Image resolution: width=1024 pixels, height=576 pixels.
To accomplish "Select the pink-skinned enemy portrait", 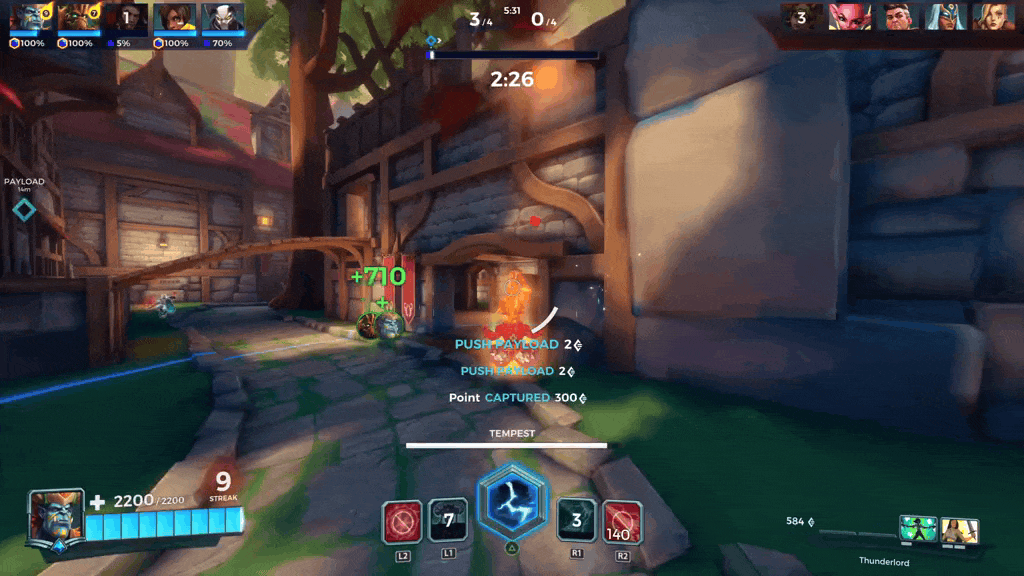I will coord(849,17).
